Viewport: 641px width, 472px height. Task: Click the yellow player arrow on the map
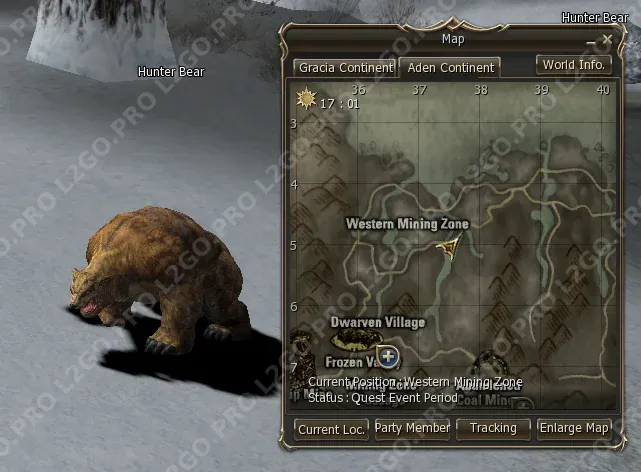[450, 246]
